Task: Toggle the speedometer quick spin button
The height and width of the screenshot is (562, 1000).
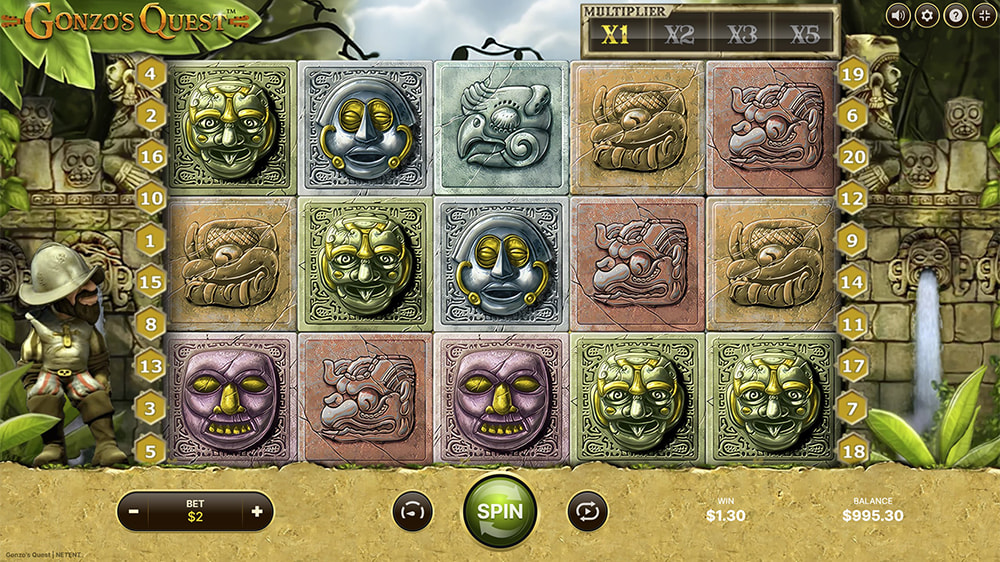Action: tap(411, 511)
